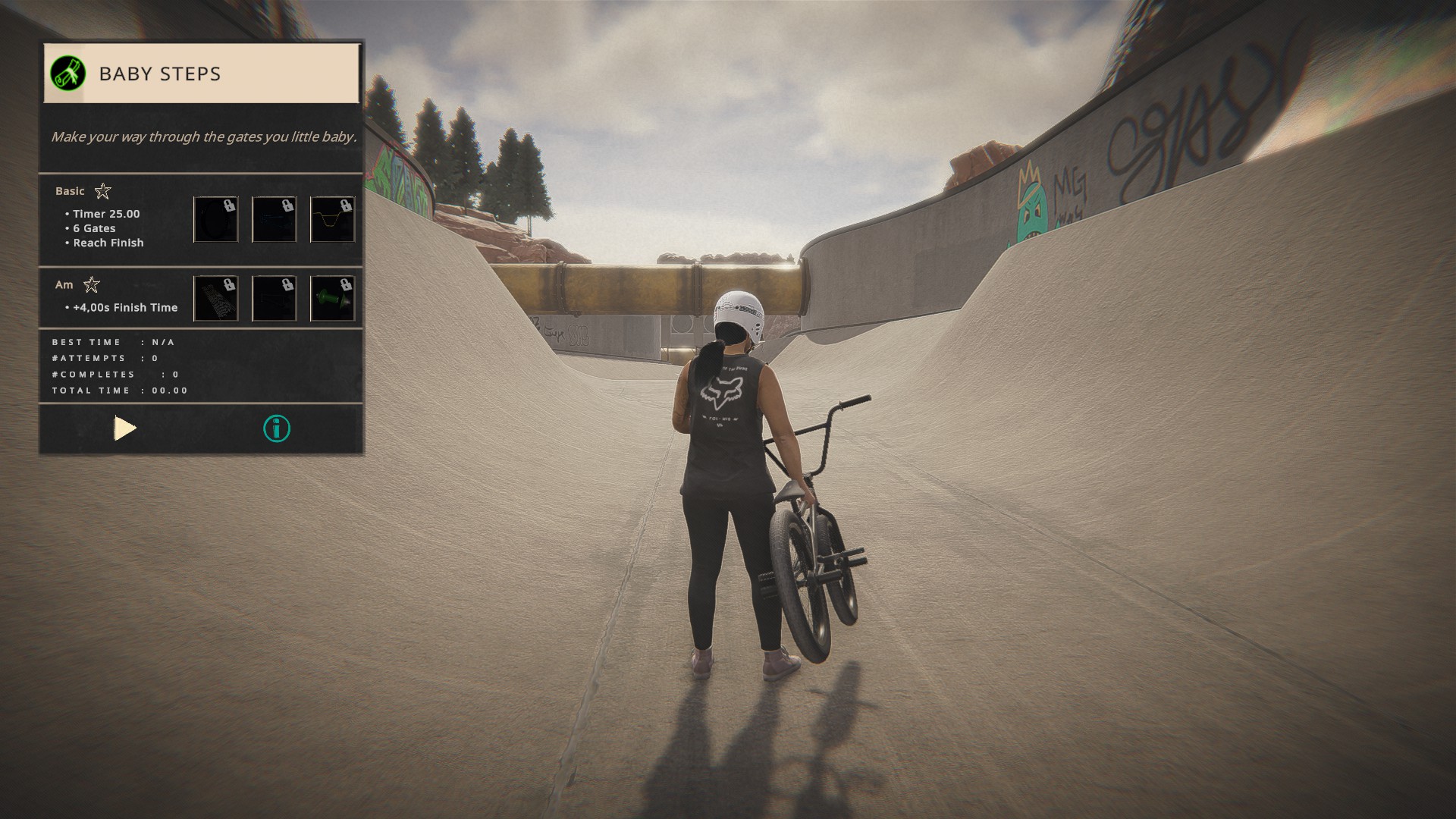The height and width of the screenshot is (819, 1456).
Task: Select the locked tire reward in Basic
Action: [x=216, y=220]
